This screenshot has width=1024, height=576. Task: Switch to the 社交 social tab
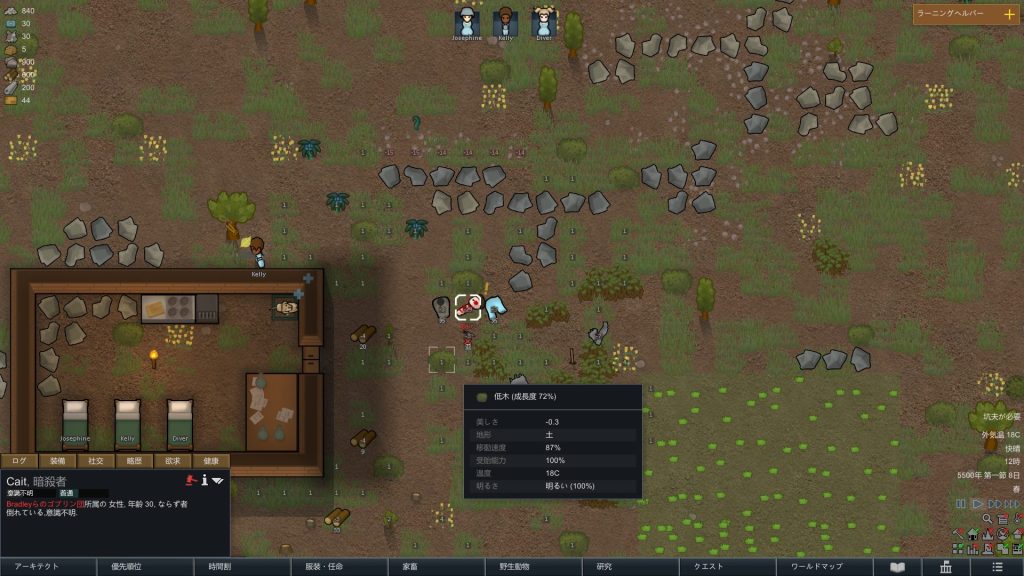[95, 461]
